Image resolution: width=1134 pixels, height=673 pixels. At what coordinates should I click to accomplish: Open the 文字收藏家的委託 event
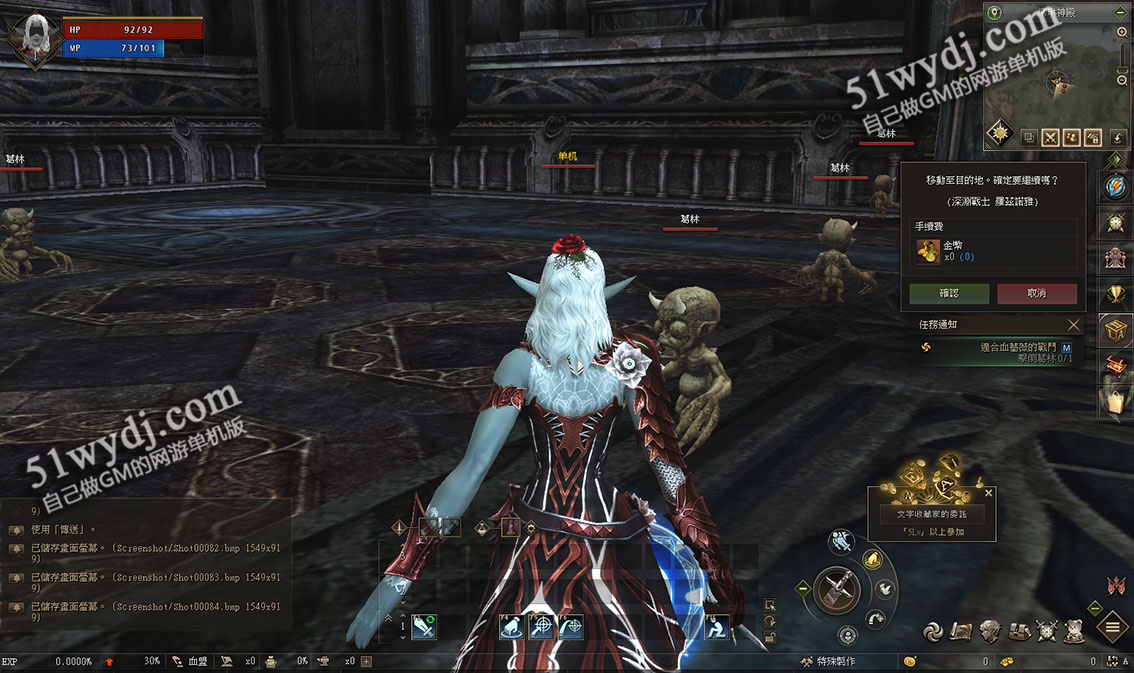(x=931, y=514)
